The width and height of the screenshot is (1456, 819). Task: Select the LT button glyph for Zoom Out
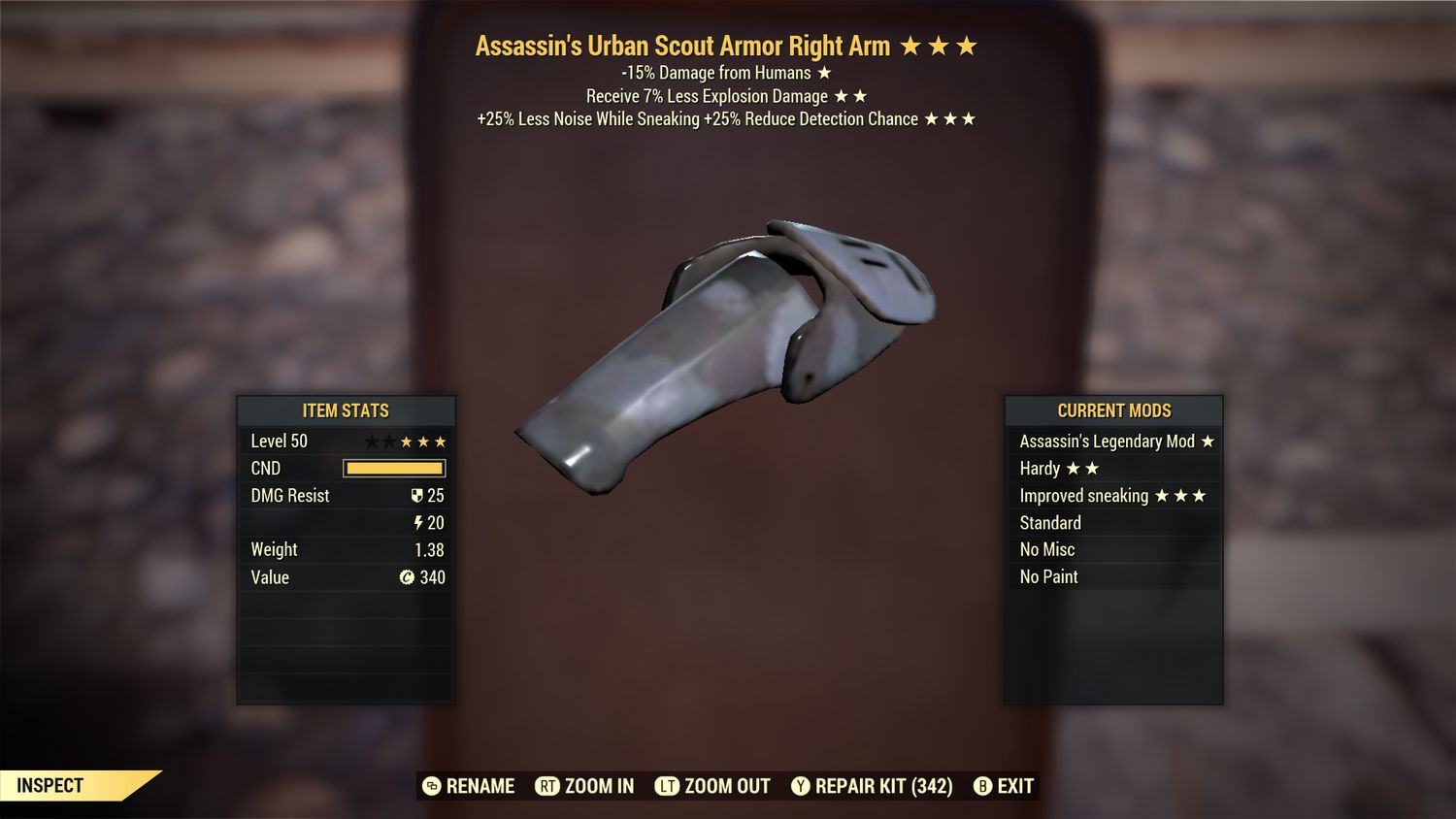click(667, 787)
